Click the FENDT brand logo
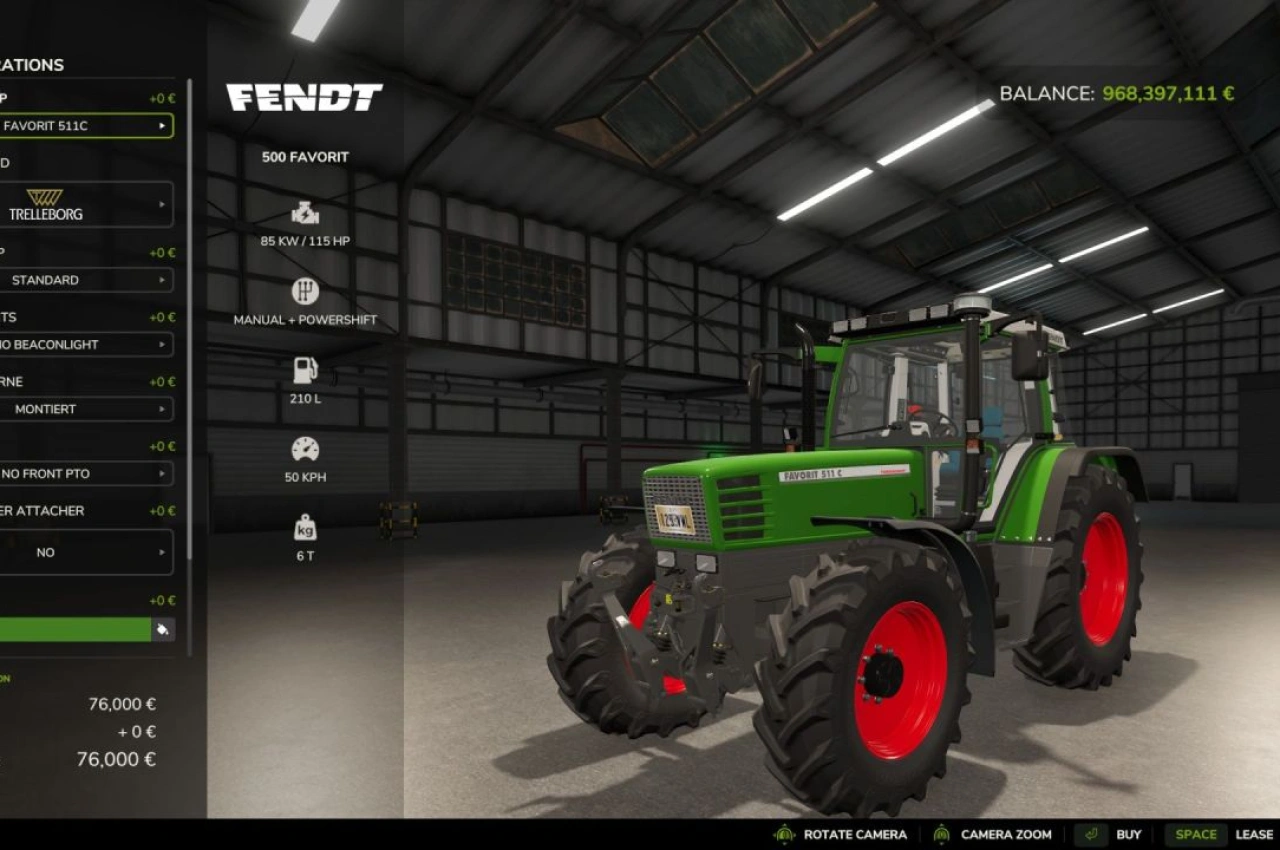Screen dimensions: 1280x850 [x=303, y=97]
